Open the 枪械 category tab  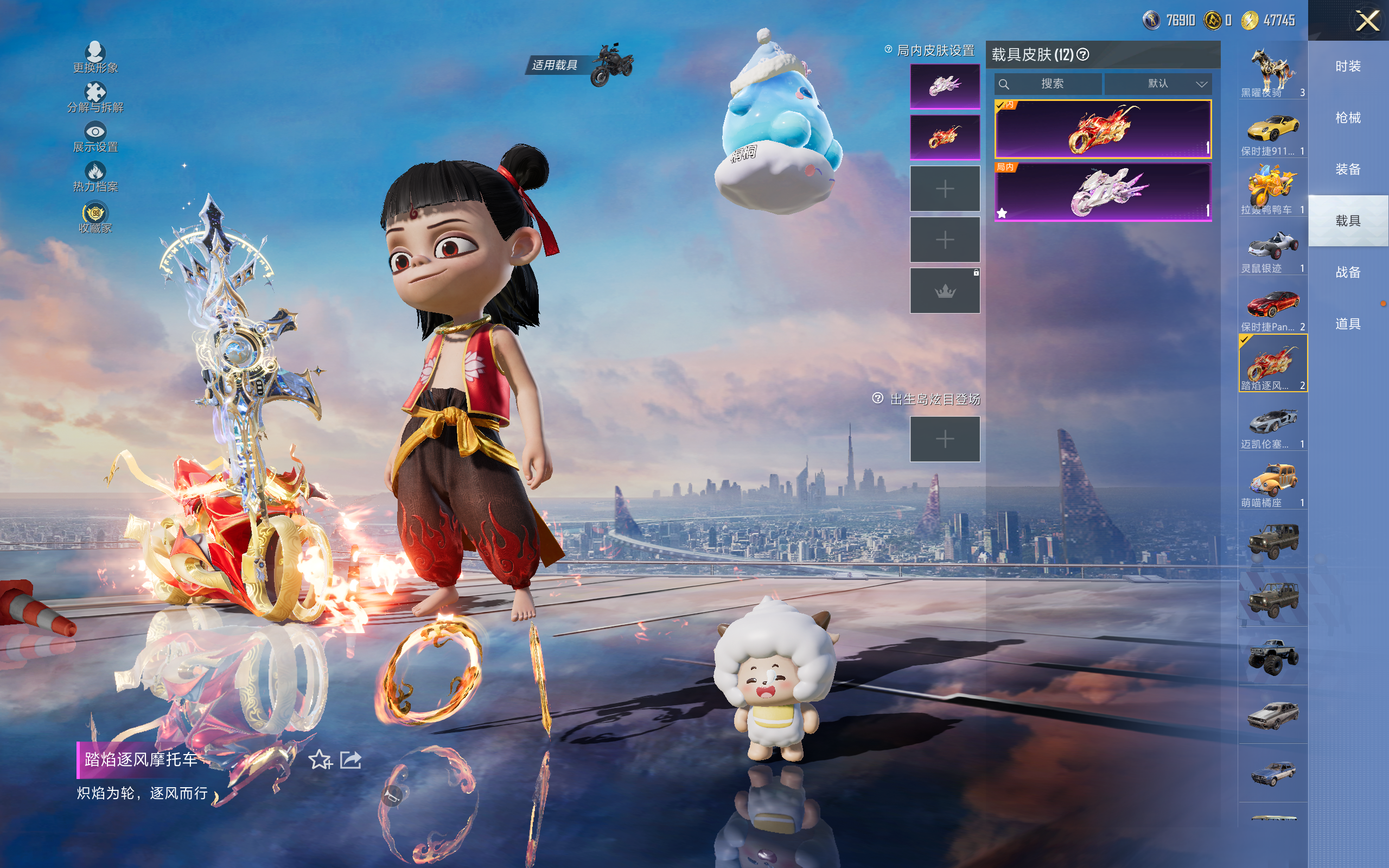coord(1348,118)
